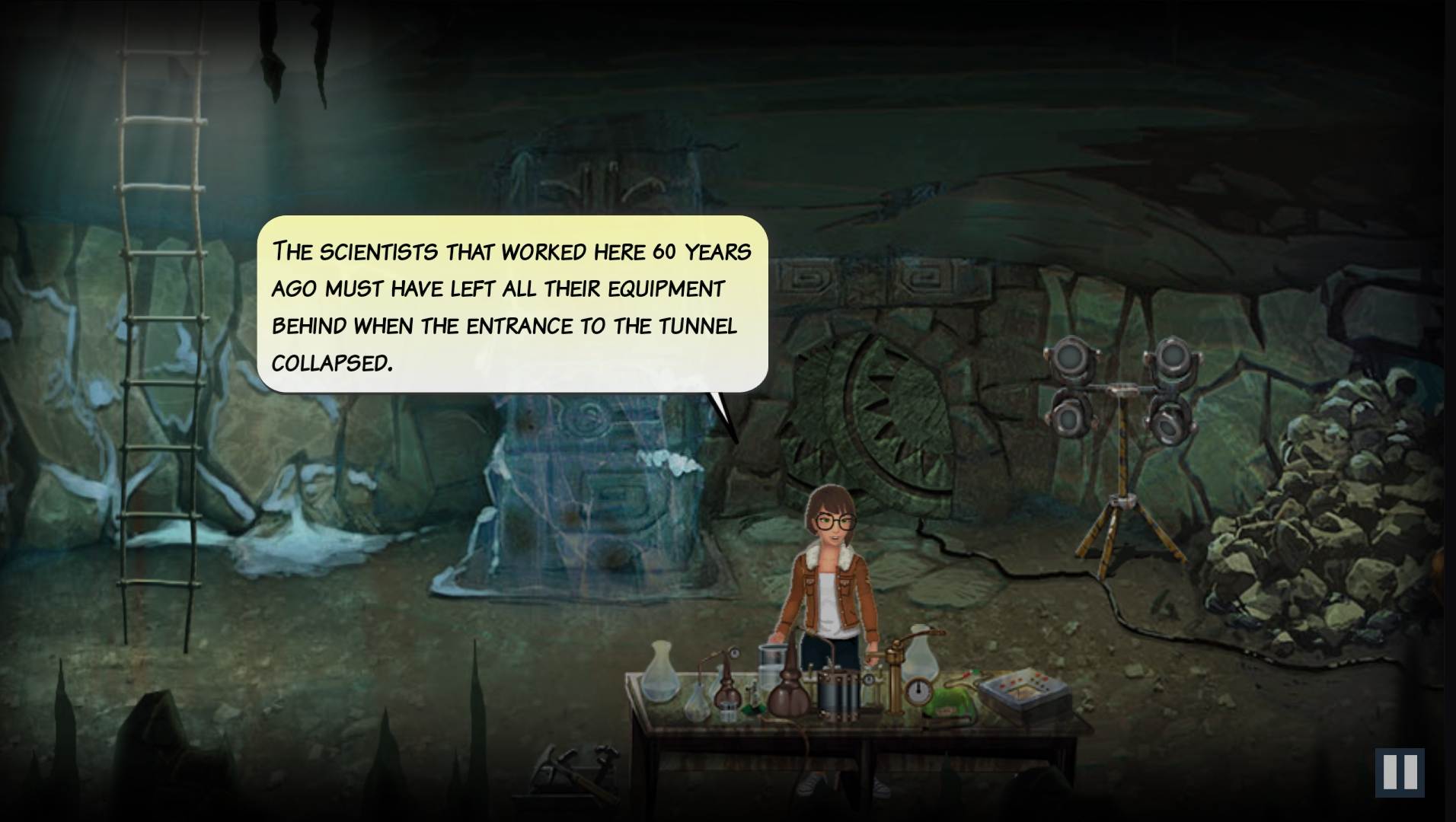The image size is (1456, 822).
Task: Select the rope ladder on the left
Action: pos(160,342)
